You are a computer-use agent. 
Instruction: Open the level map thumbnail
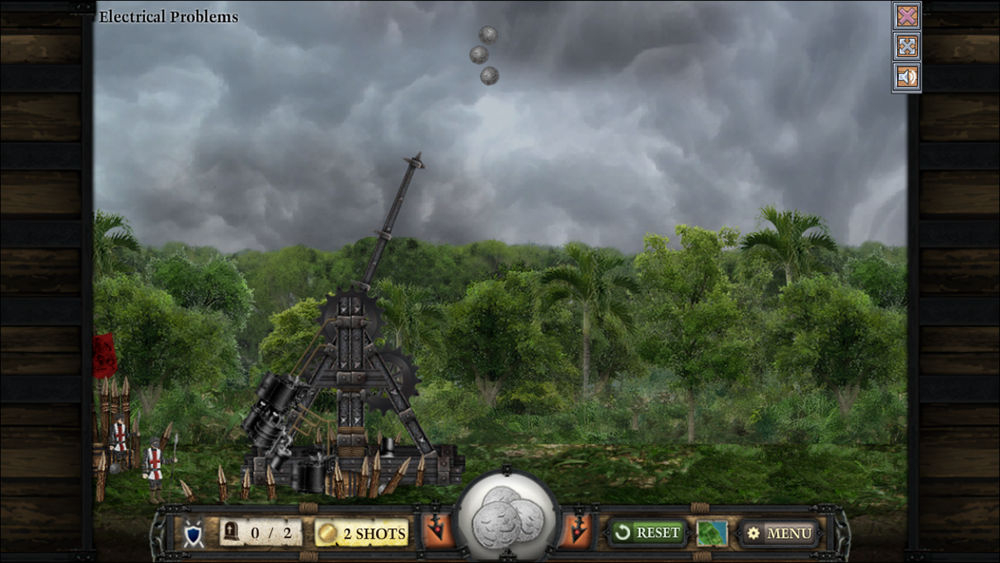pos(712,532)
